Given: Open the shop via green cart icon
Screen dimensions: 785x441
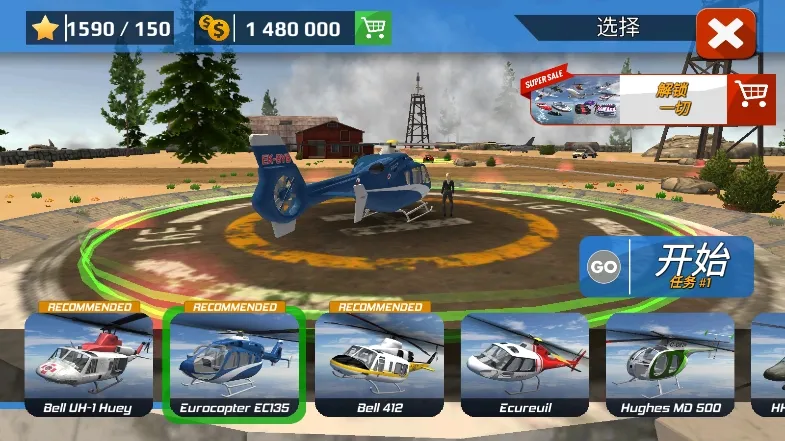Looking at the screenshot, I should click(x=373, y=29).
